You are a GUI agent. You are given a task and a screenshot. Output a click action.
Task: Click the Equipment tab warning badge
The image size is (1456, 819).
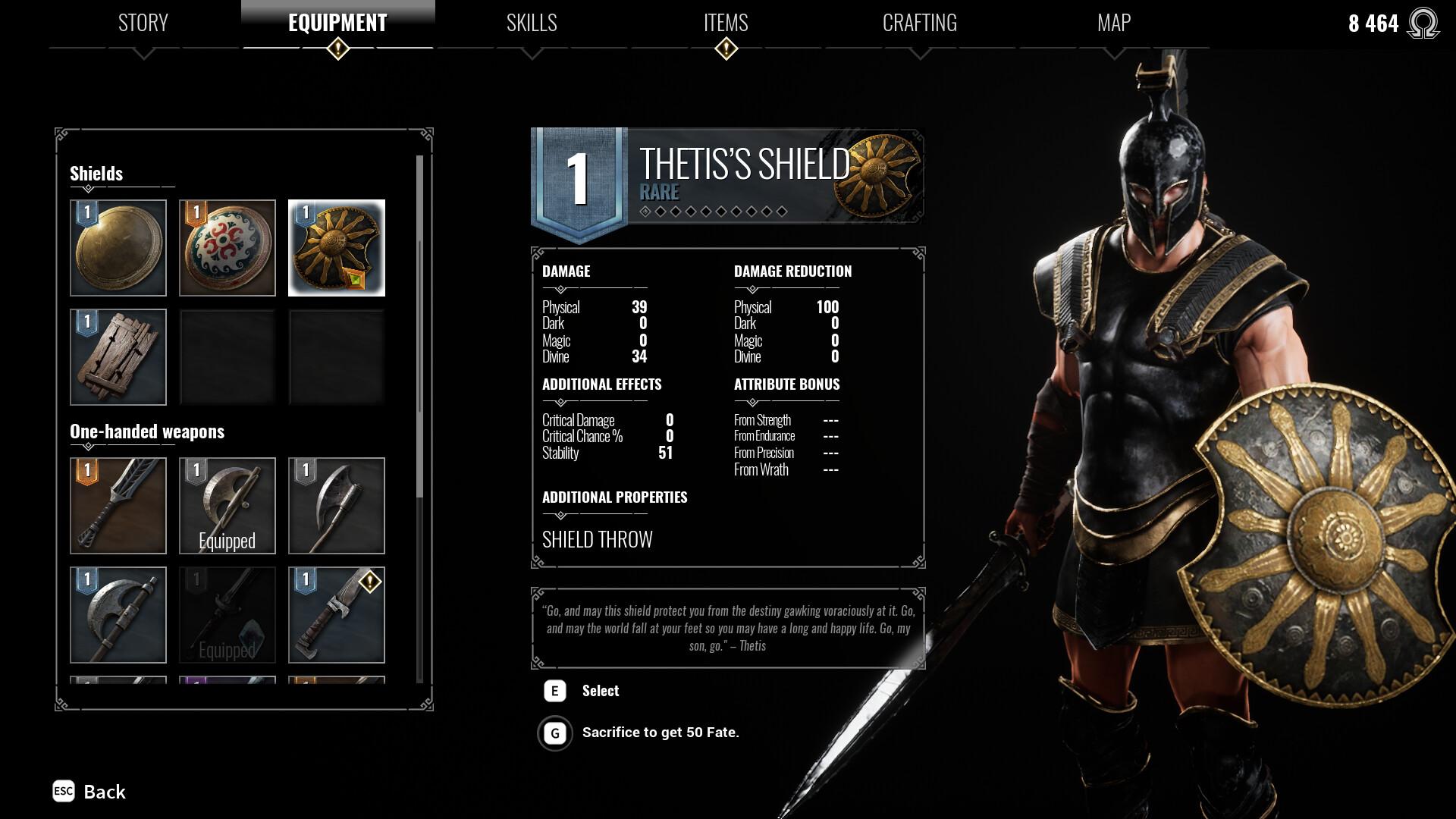[337, 48]
